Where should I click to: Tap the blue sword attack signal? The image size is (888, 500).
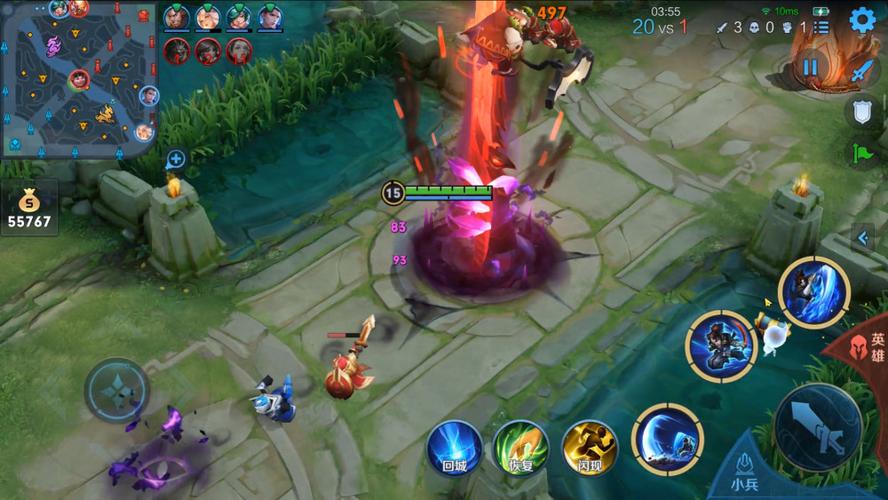[862, 70]
